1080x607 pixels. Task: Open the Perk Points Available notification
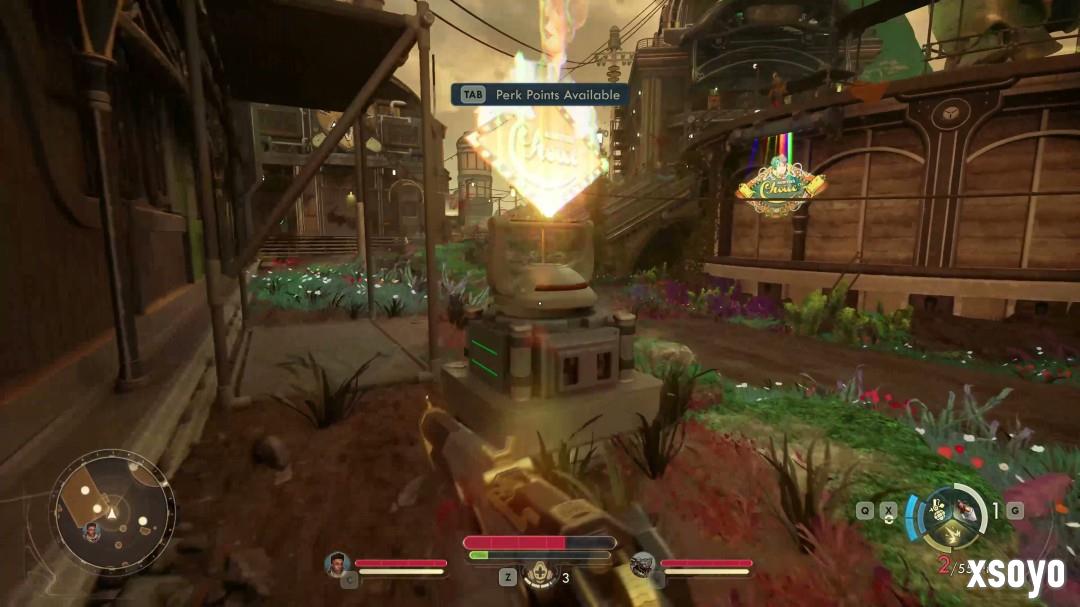click(540, 95)
